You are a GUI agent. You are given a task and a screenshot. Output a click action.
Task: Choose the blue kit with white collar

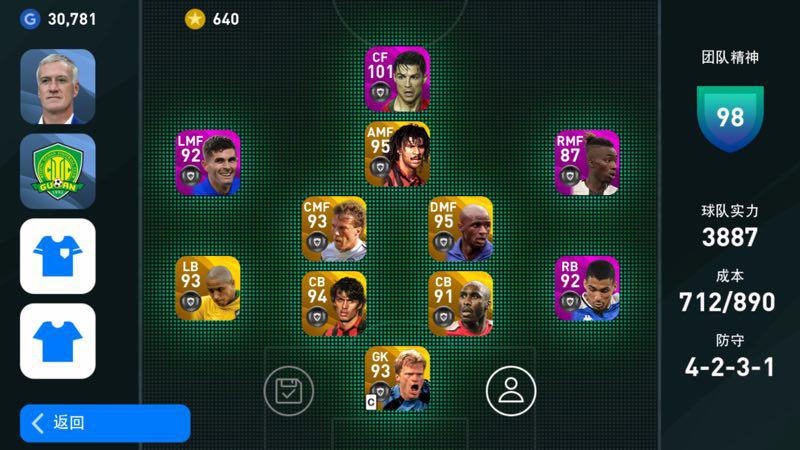pos(58,256)
